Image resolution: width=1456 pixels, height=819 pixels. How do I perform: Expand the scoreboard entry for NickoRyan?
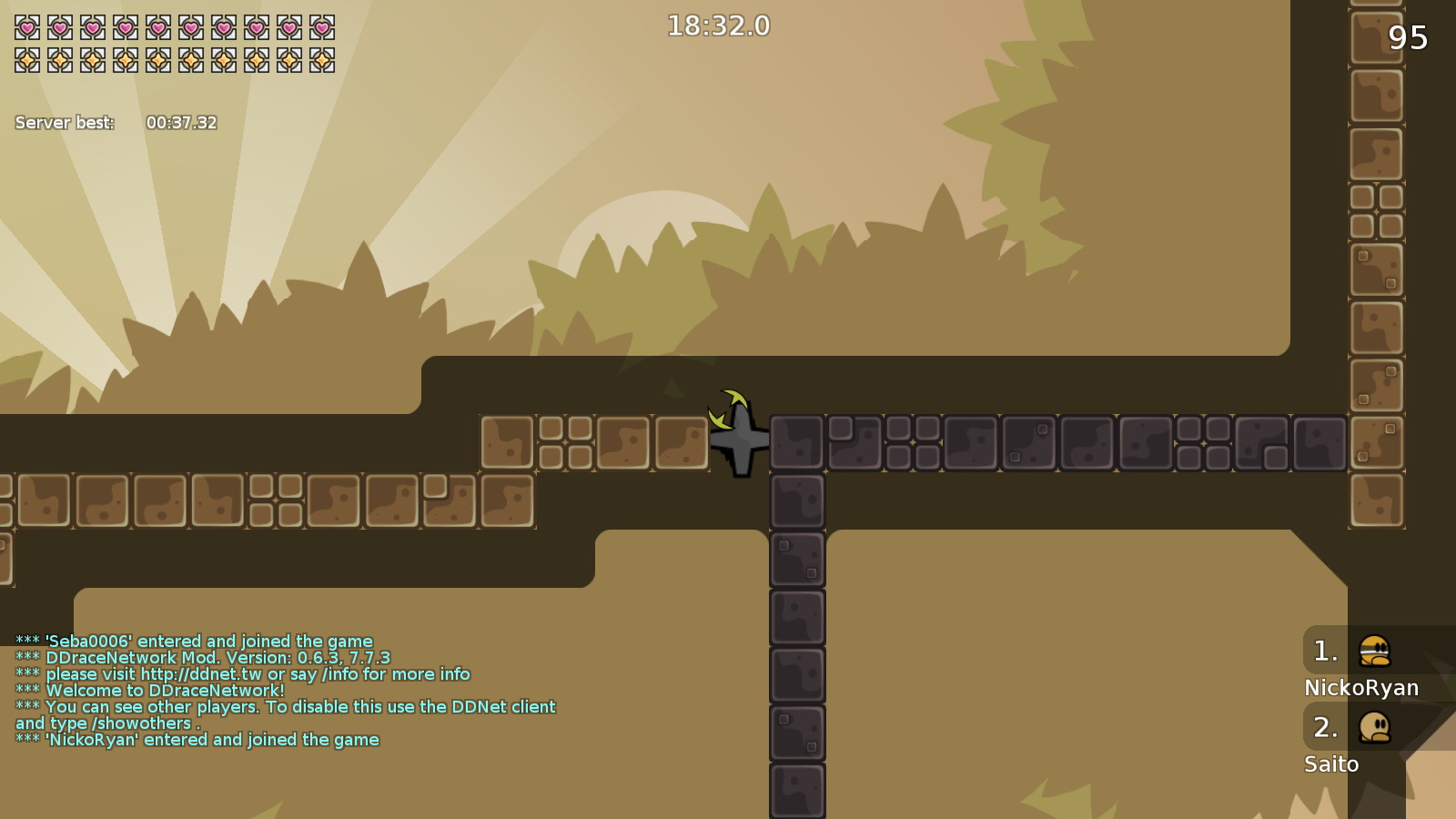pos(1361,664)
